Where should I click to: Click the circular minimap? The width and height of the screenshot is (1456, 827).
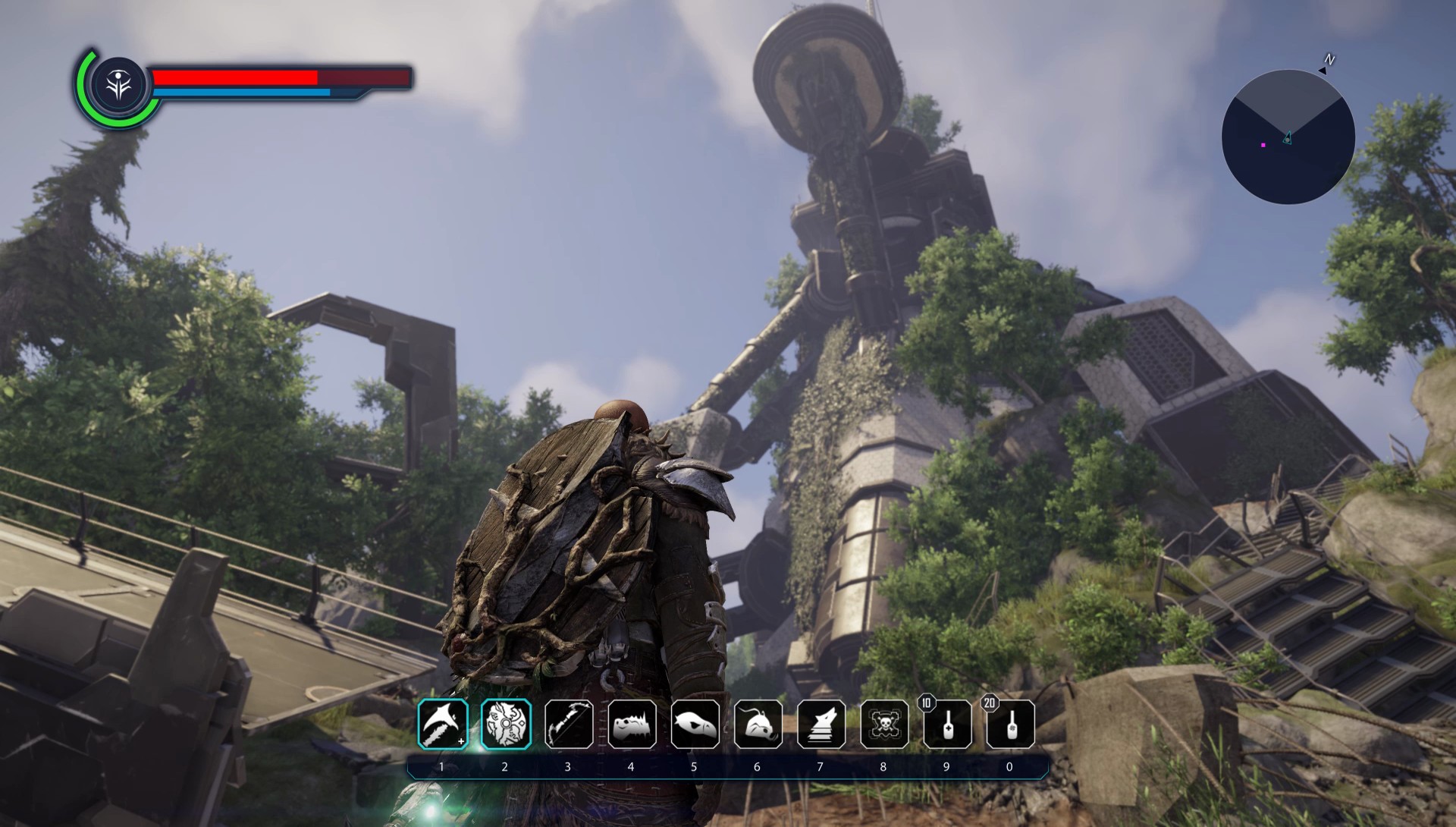(x=1288, y=137)
